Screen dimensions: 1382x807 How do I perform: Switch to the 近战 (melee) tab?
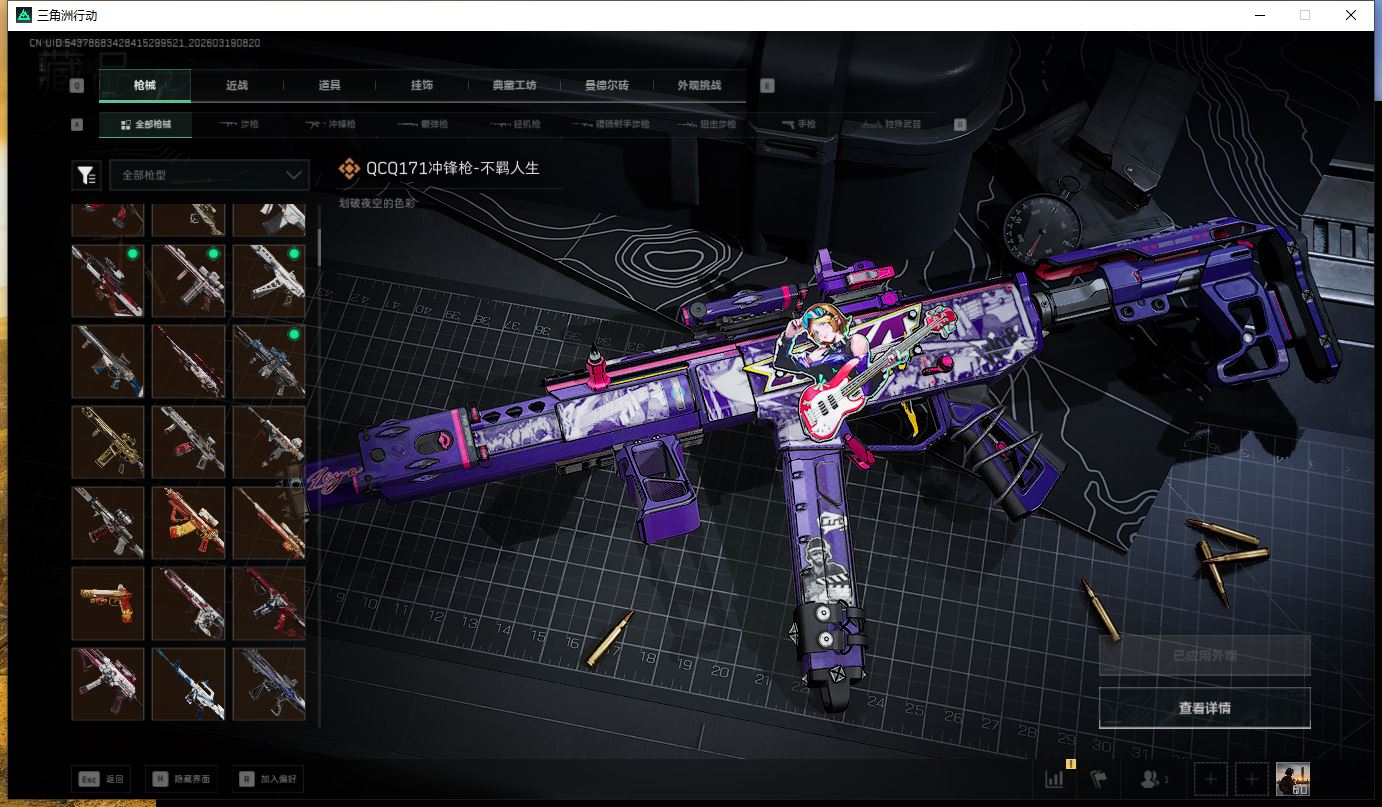tap(237, 86)
